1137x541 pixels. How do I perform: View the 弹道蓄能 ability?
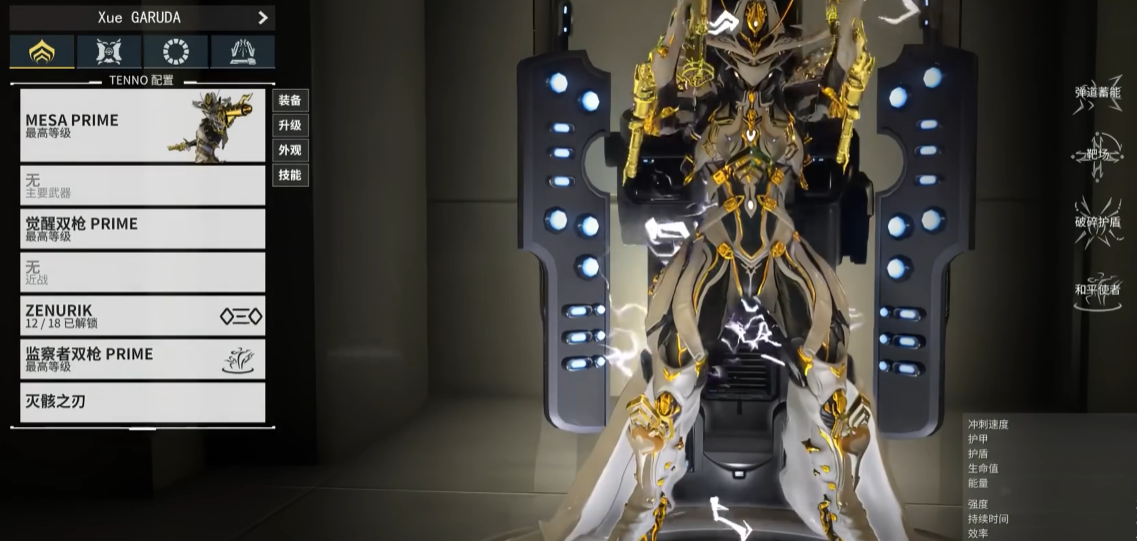coord(1097,94)
